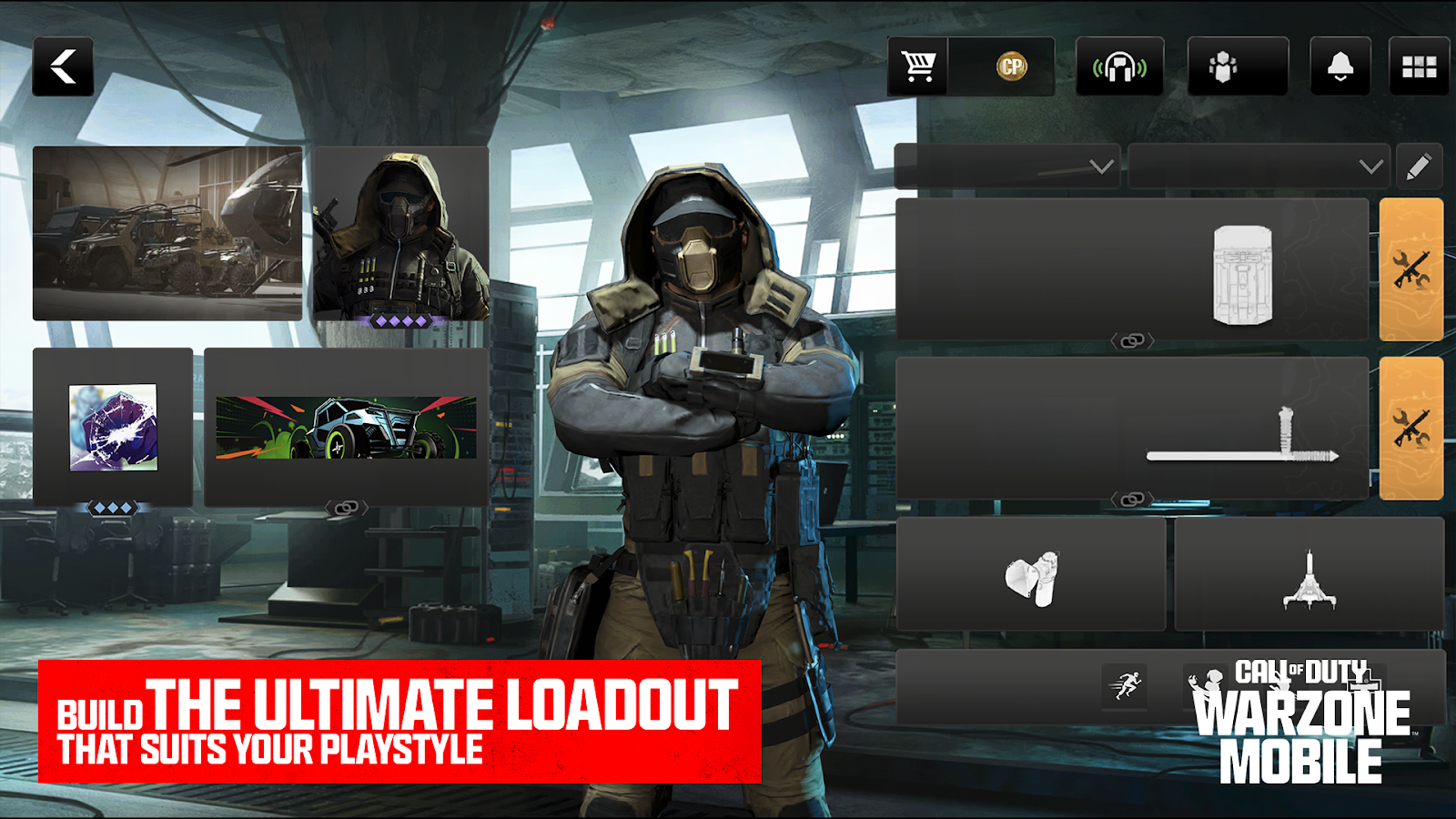Choose the deployable tactical equipment slot
This screenshot has width=1456, height=819.
coord(1309,575)
